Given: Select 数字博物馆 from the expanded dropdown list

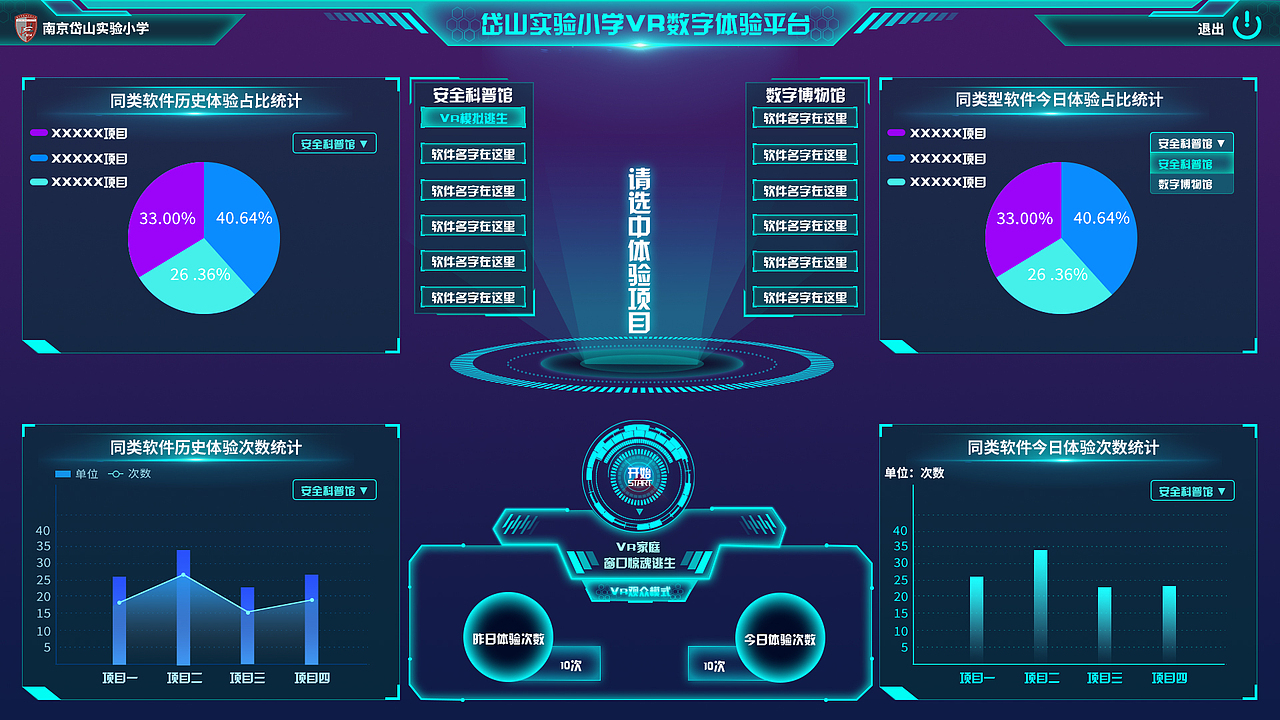Looking at the screenshot, I should click(1191, 183).
